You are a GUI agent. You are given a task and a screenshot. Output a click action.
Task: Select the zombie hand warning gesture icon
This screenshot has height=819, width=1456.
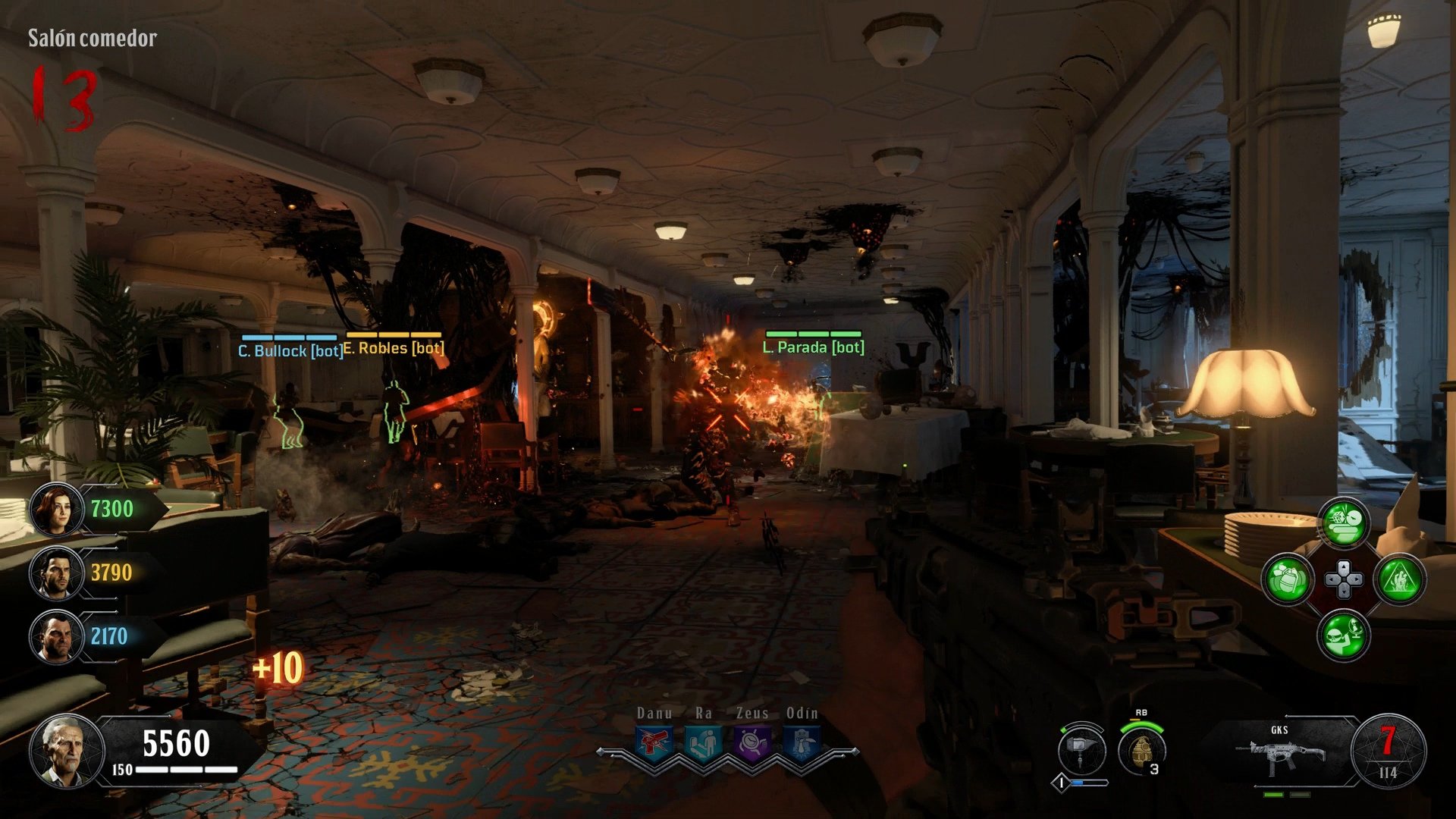pos(1401,579)
